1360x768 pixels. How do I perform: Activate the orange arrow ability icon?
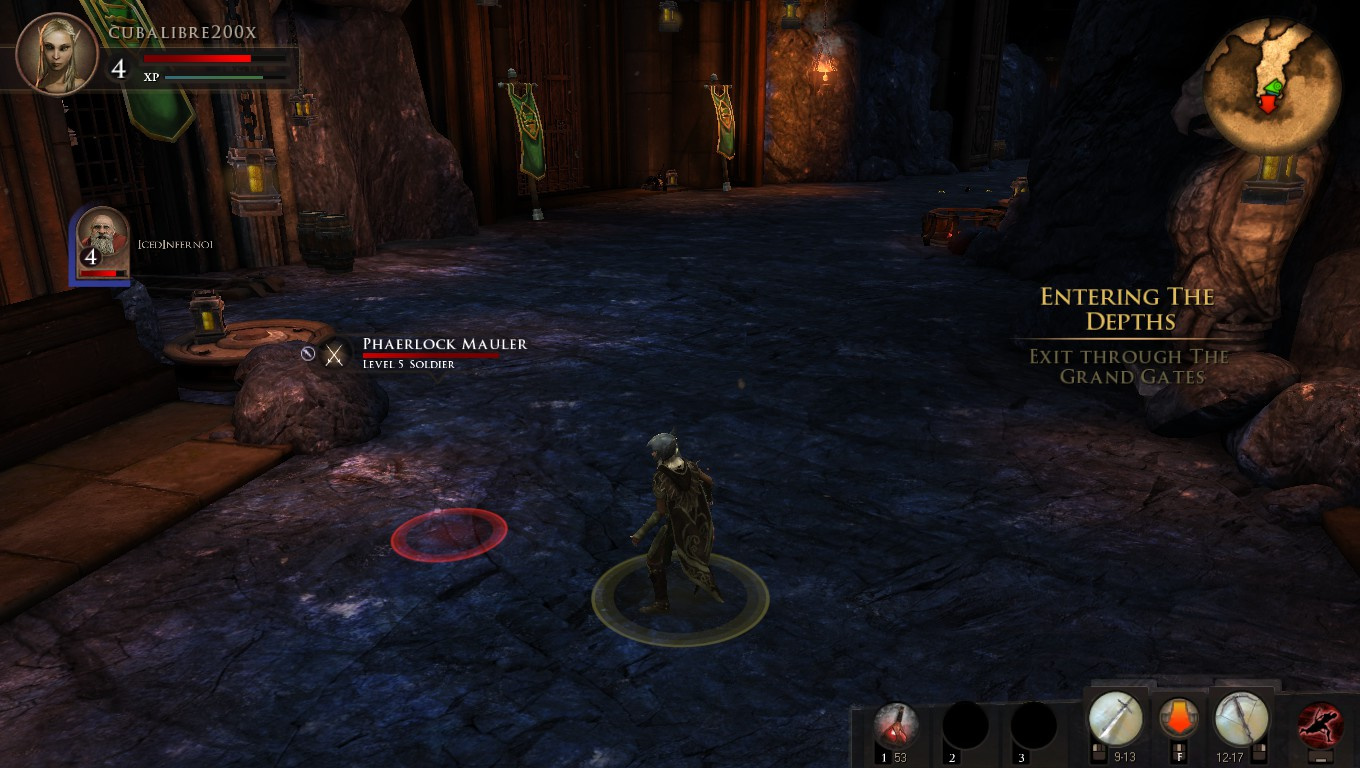click(1179, 719)
